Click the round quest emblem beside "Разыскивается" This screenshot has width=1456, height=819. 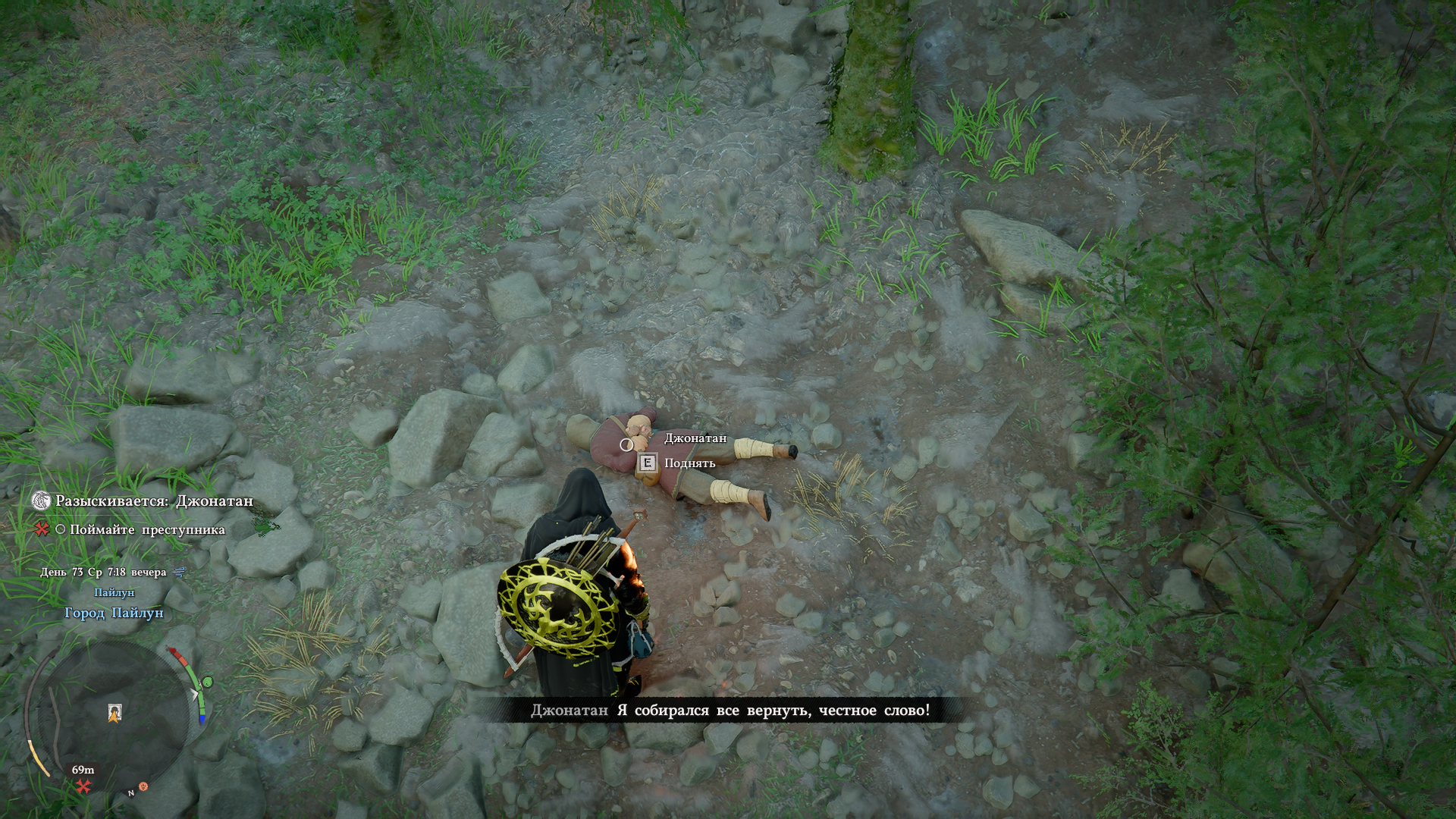[x=40, y=500]
